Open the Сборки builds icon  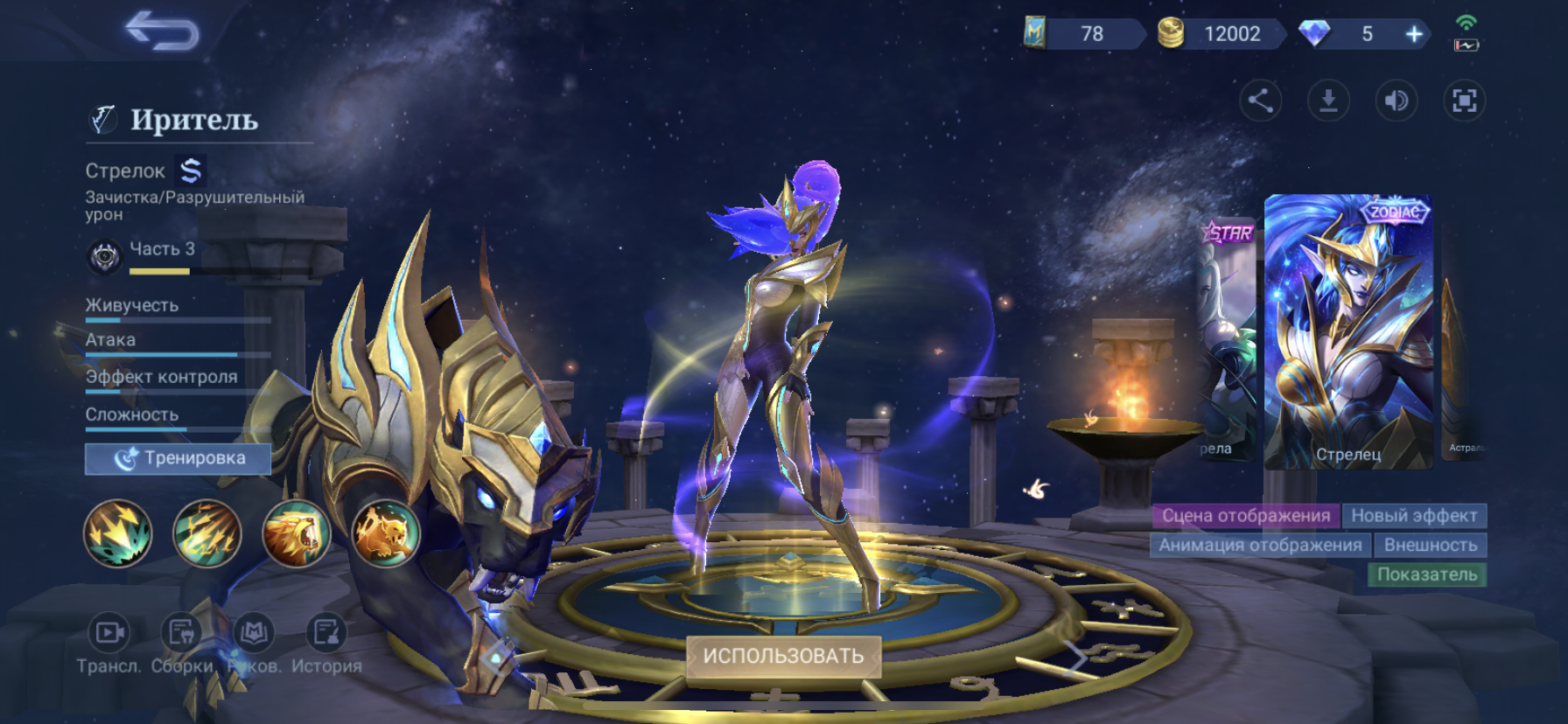182,632
